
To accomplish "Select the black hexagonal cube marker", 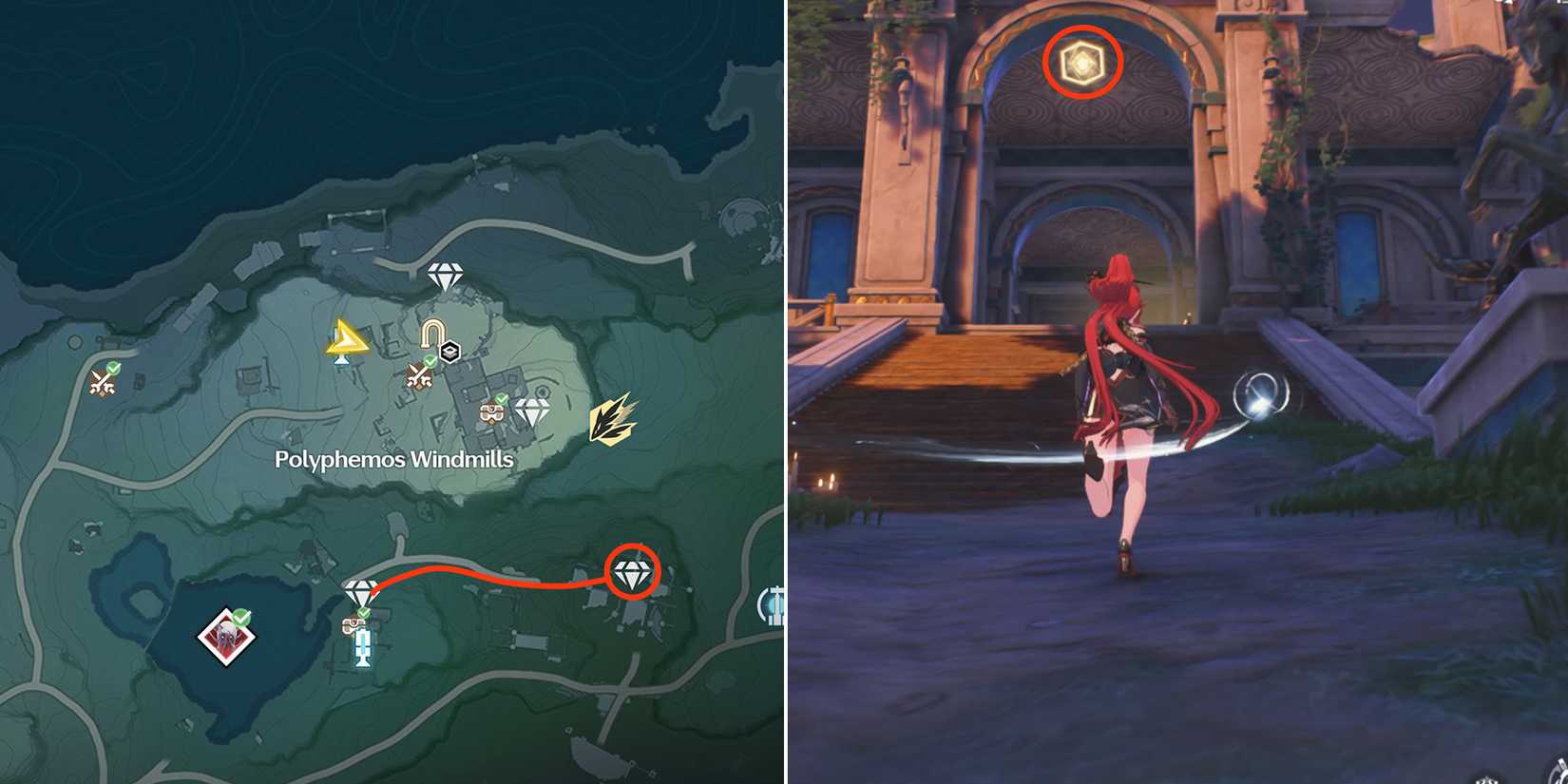I will point(449,351).
